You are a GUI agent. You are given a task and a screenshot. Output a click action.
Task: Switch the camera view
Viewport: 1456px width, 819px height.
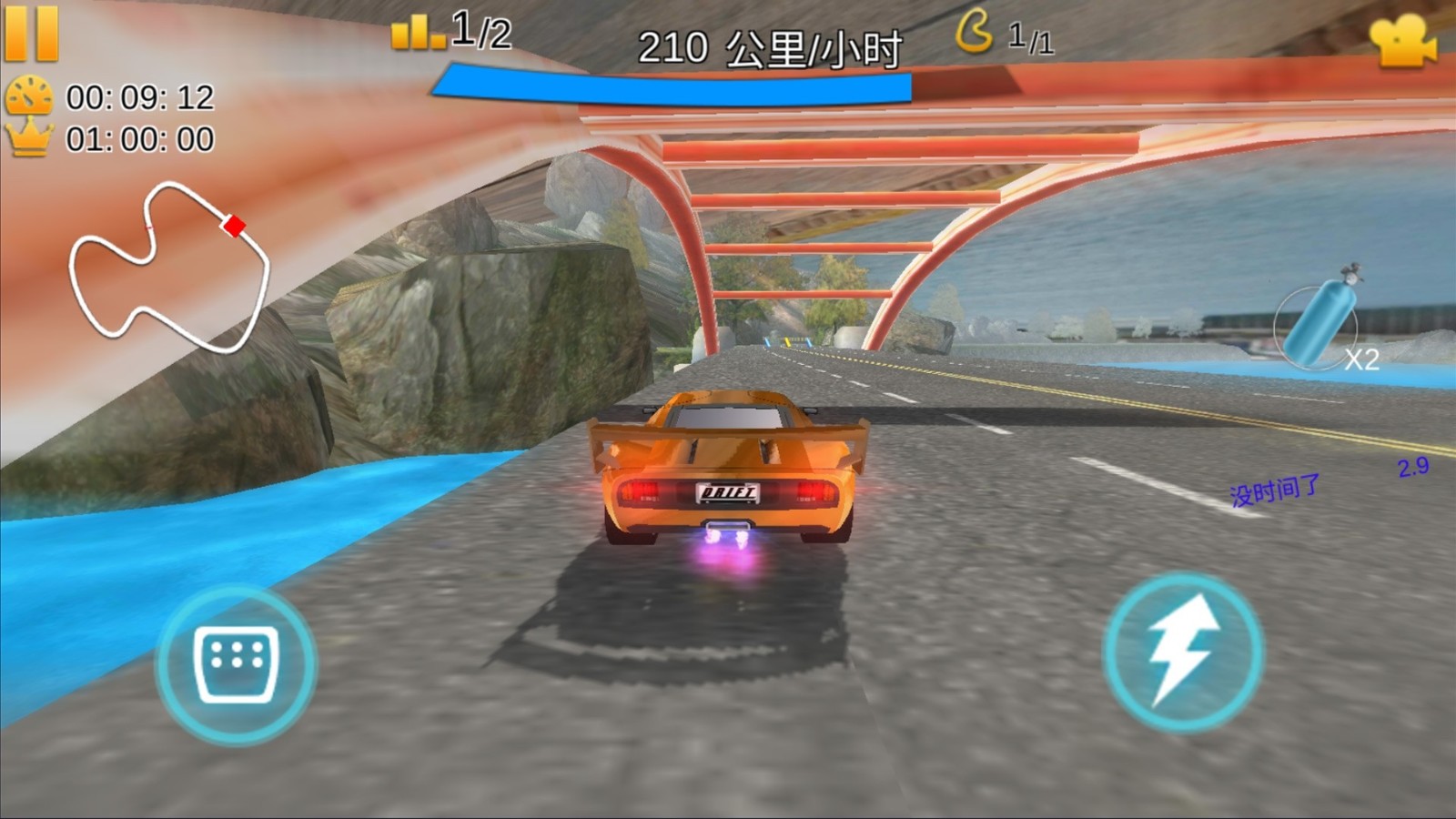[x=1402, y=41]
